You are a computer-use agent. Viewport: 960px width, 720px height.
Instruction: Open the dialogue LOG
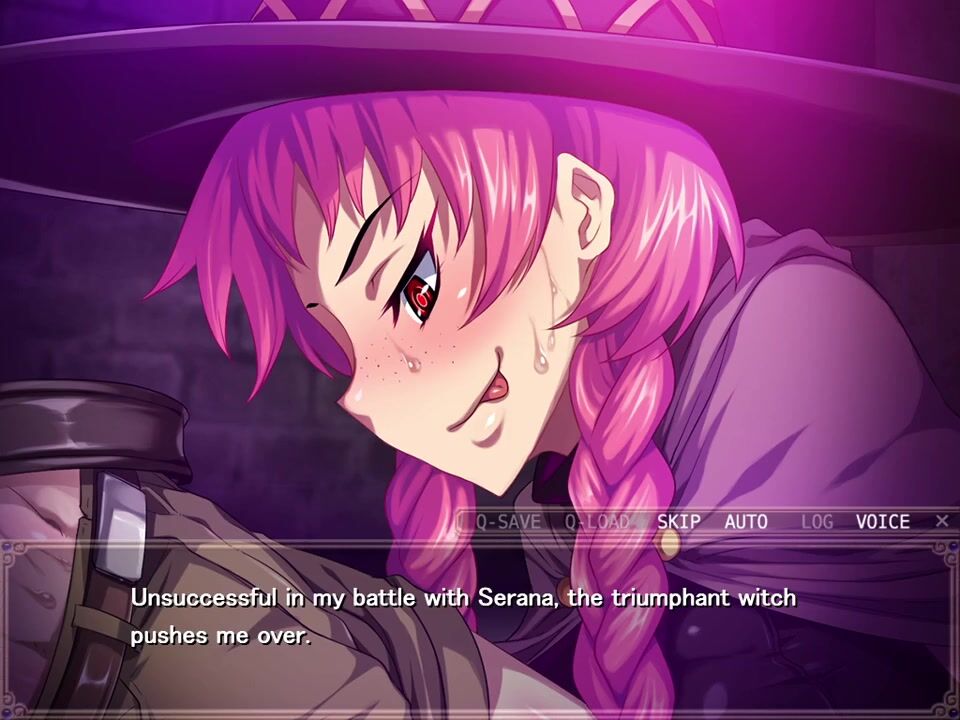817,521
